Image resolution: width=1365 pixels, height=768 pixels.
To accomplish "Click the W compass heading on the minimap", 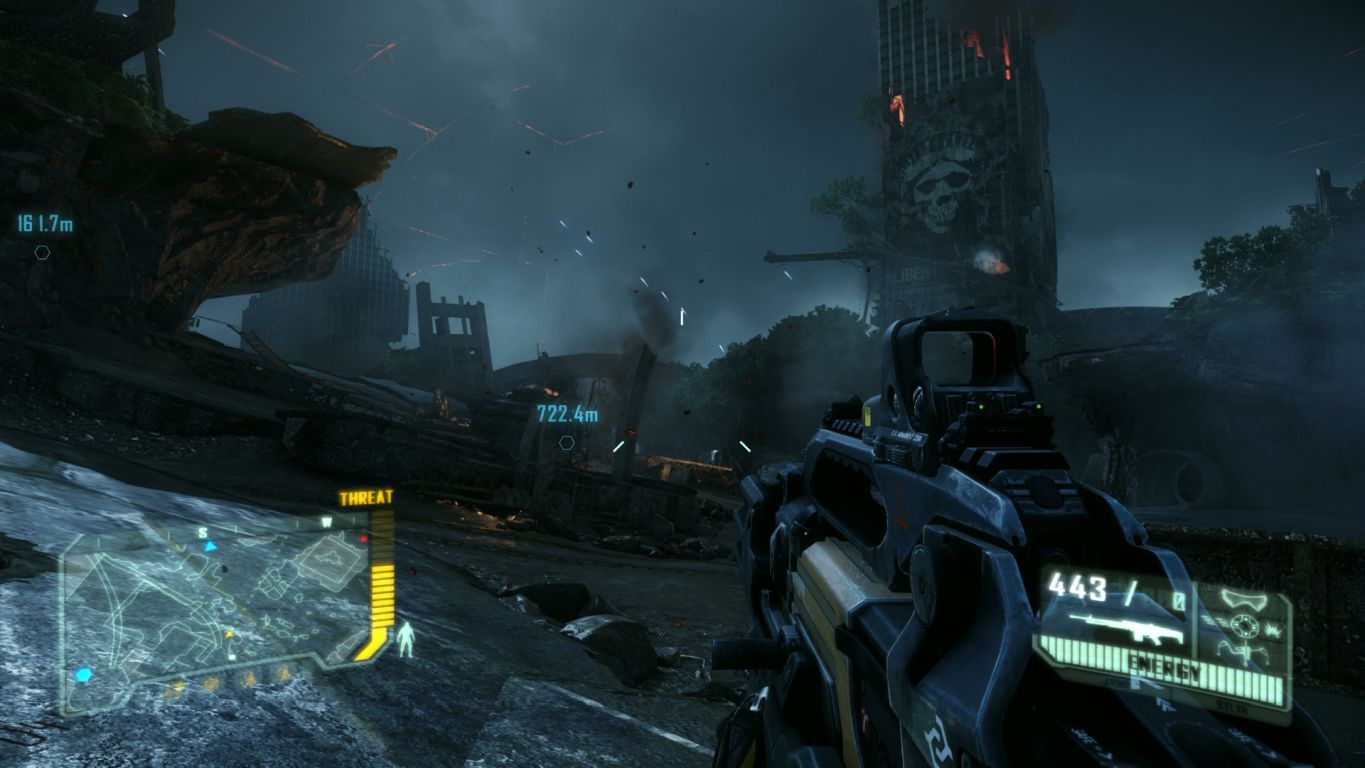I will pos(326,521).
